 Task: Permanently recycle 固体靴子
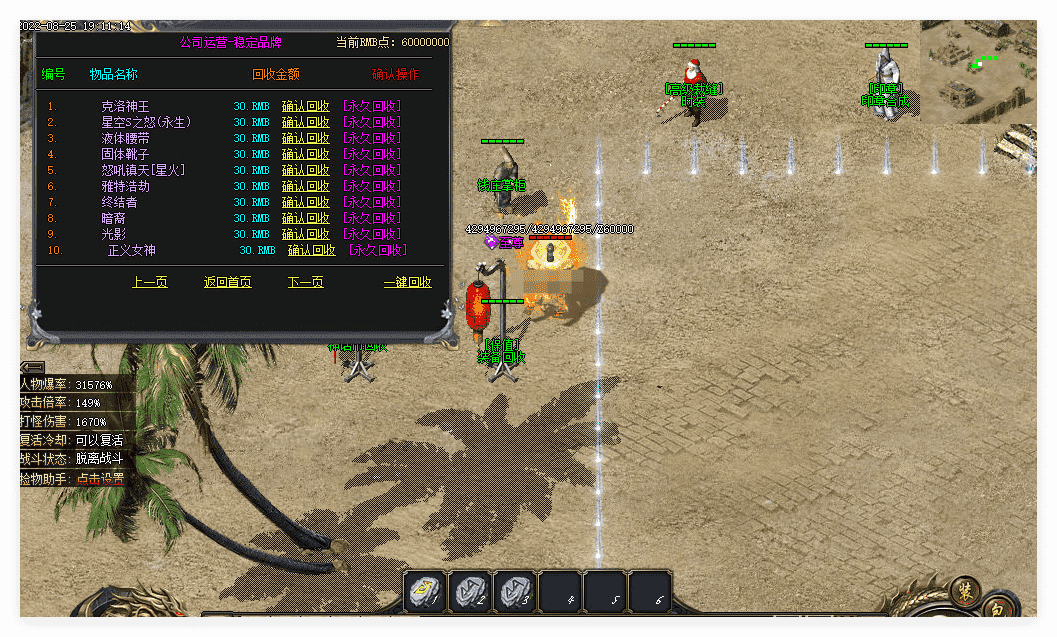371,154
